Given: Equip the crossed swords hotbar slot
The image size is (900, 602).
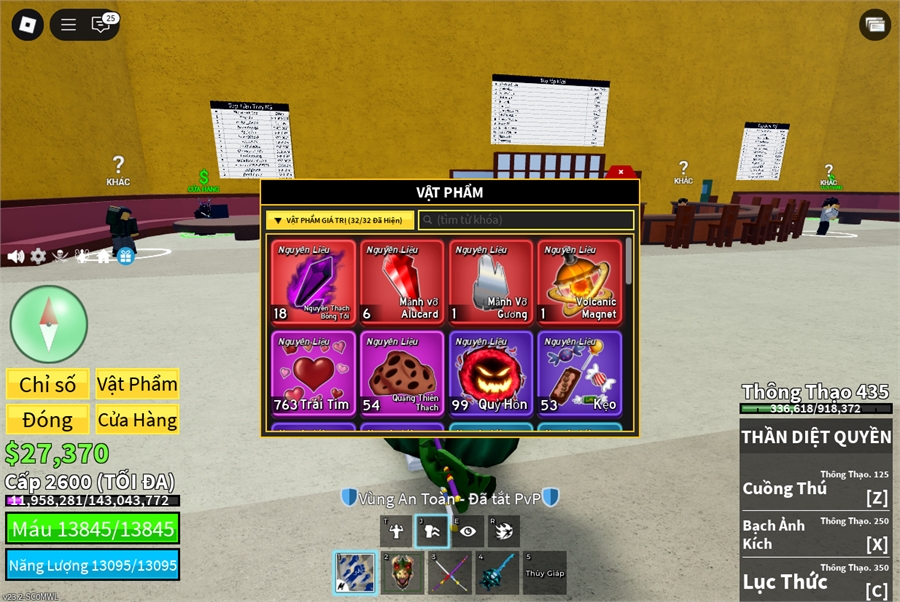Looking at the screenshot, I should coord(449,573).
